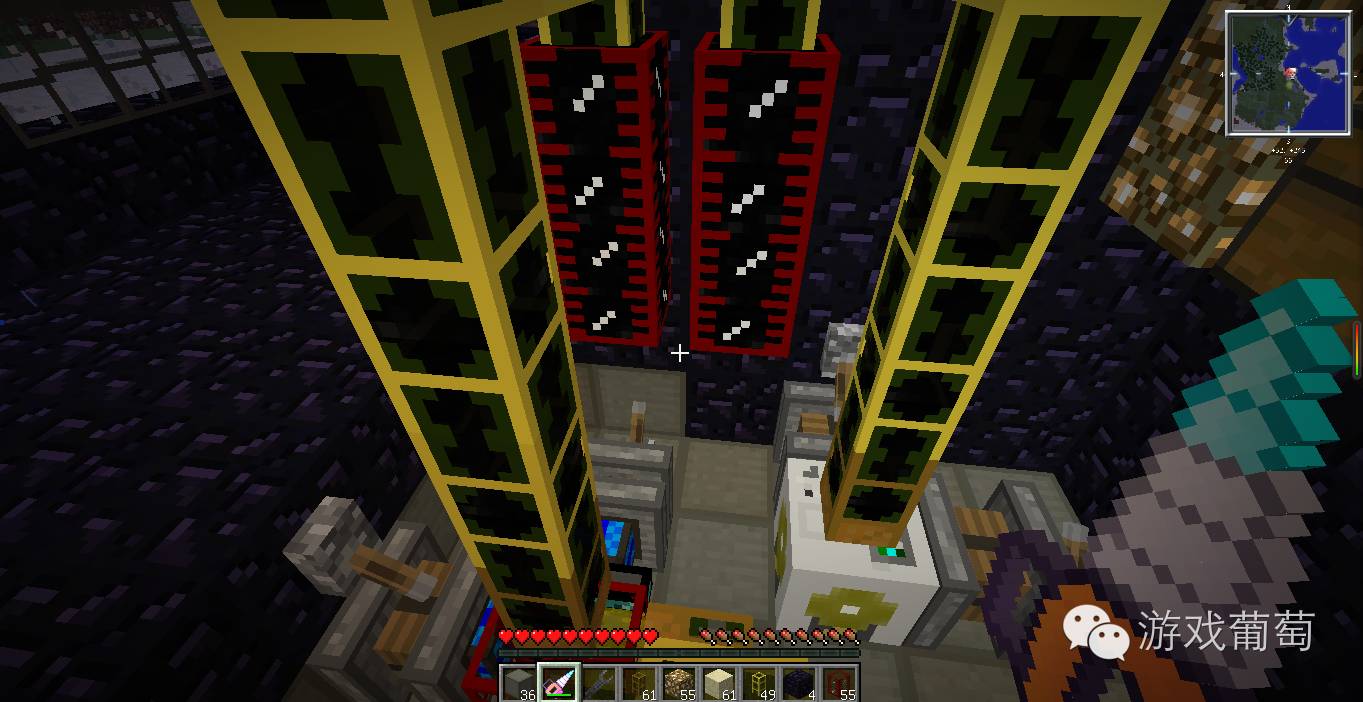The image size is (1363, 702).
Task: Select the glowstone block slot
Action: 679,684
